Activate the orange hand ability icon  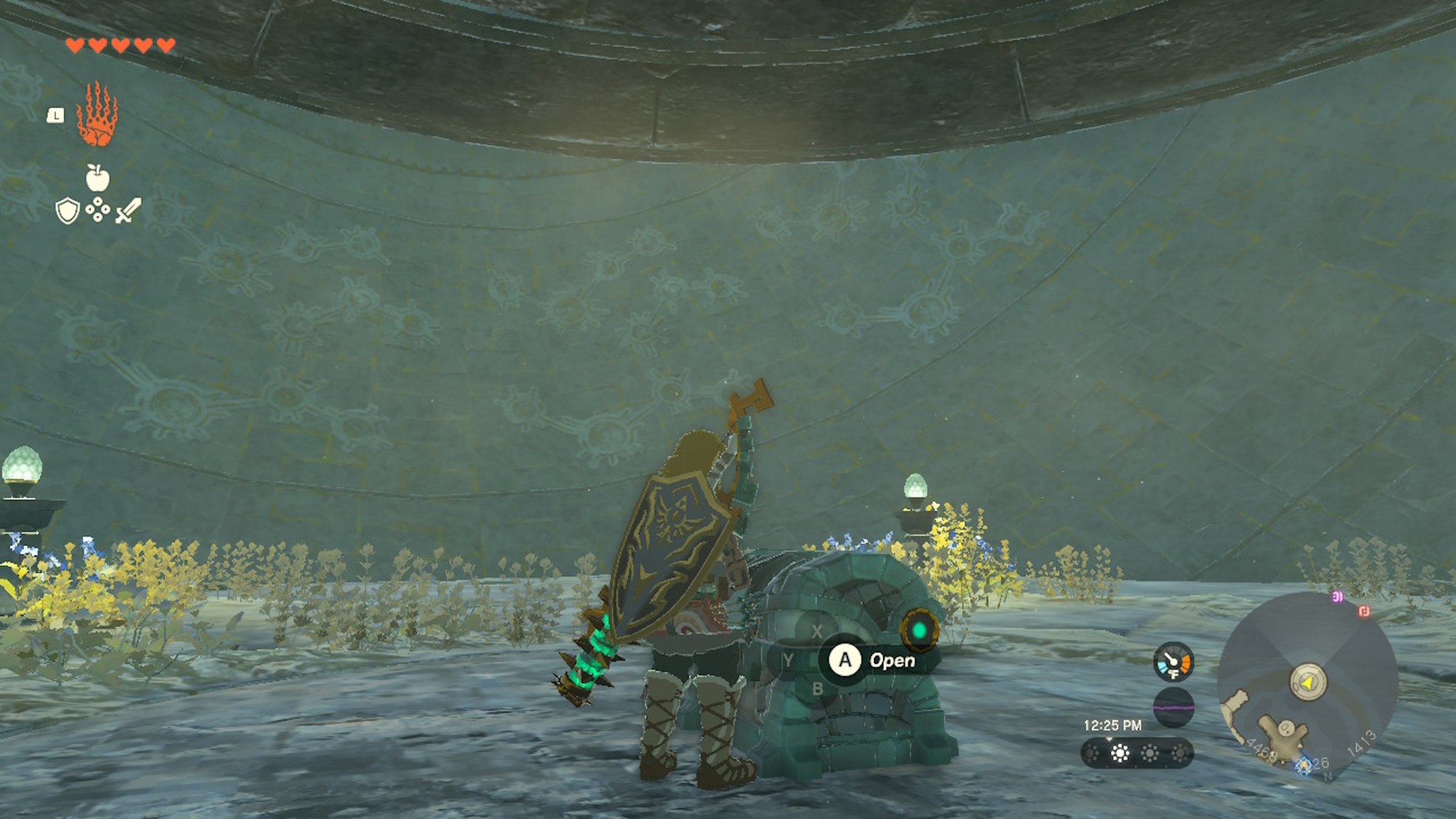pos(96,115)
